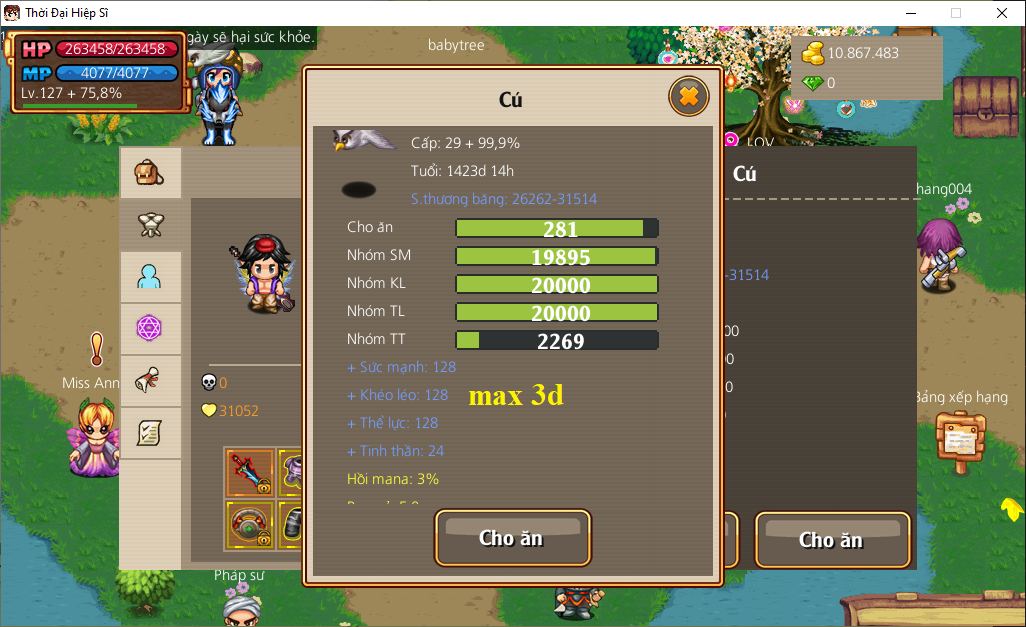Screen dimensions: 1026x627
Task: Switch to the armor equipment tab
Action: click(150, 225)
